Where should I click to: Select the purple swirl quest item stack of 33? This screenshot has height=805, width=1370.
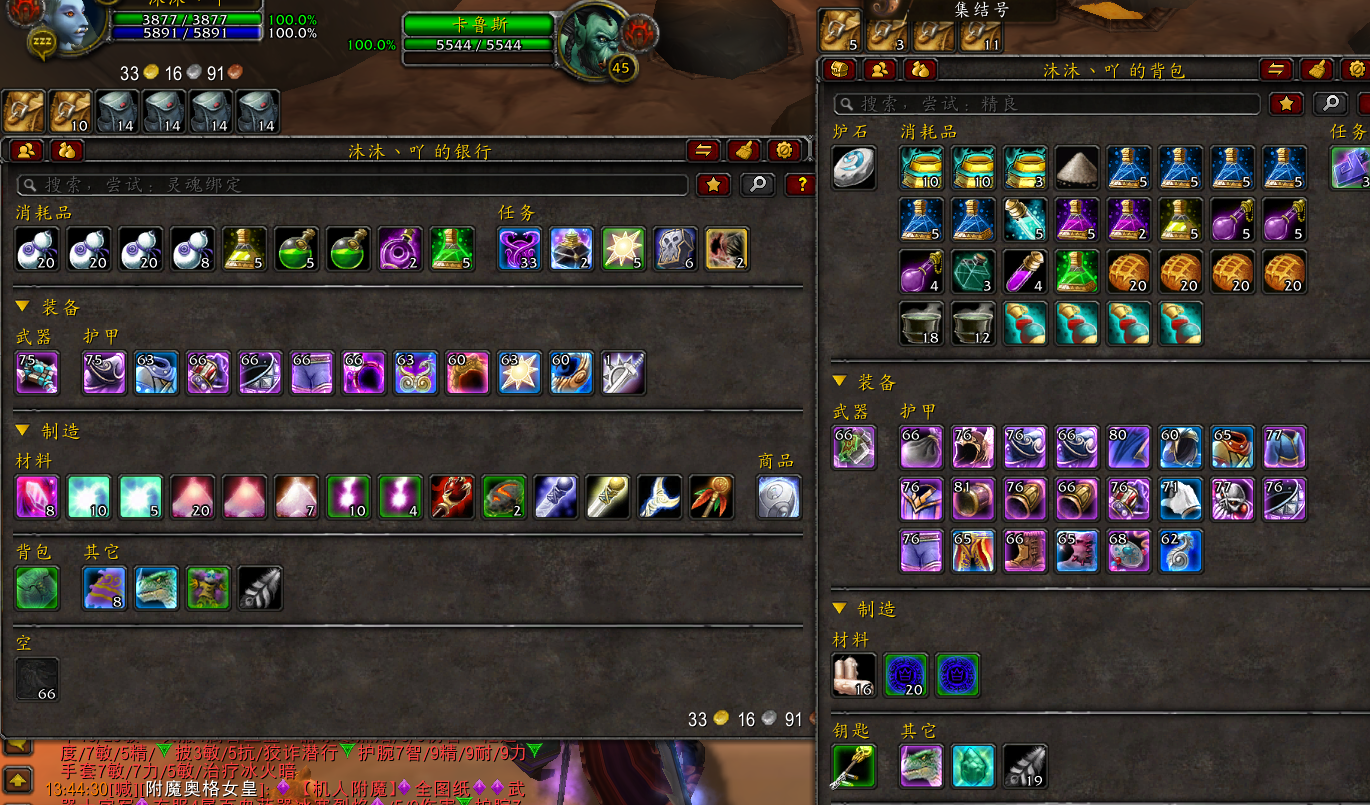[520, 249]
